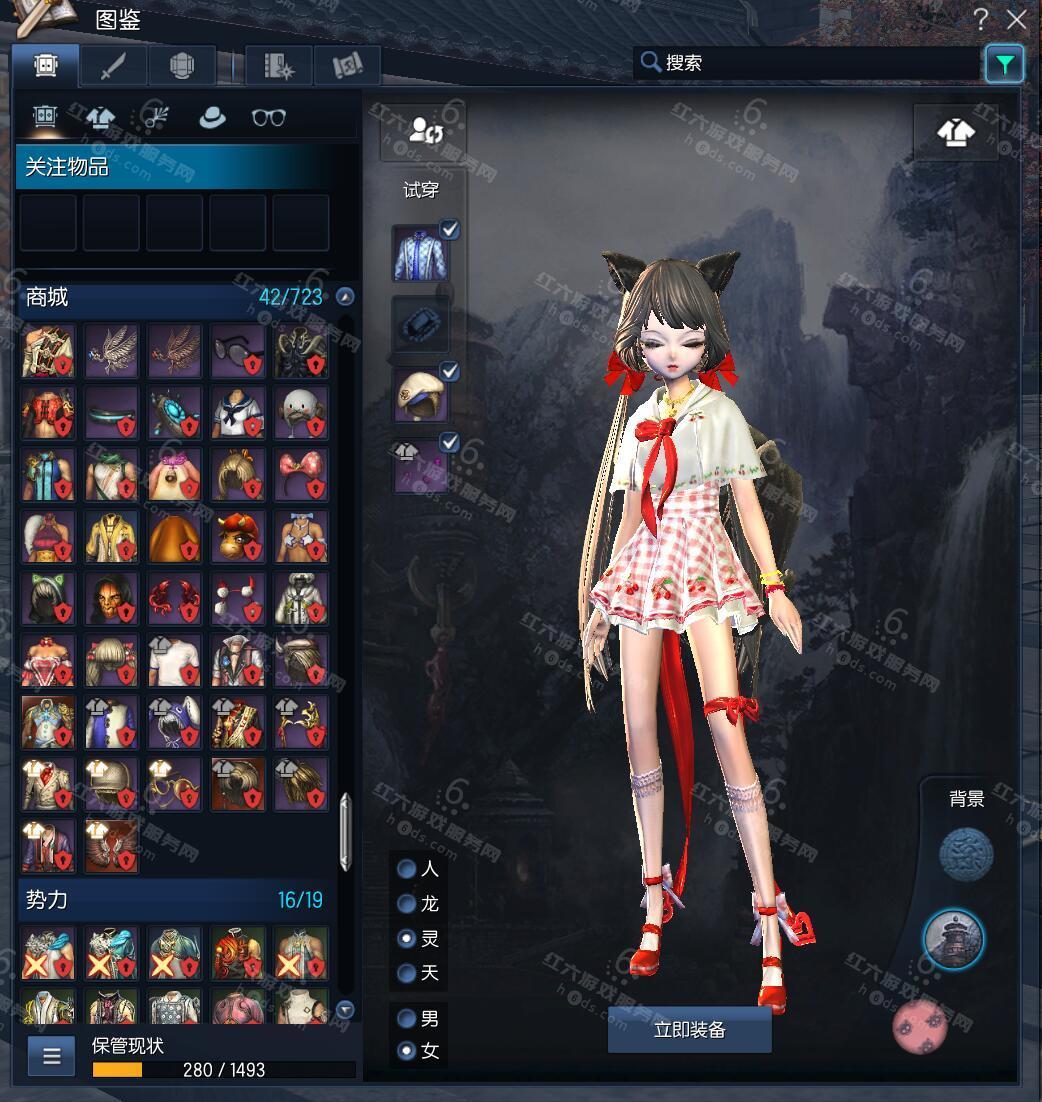This screenshot has height=1102, width=1042.
Task: Uncheck the blue jacket try-on slot
Action: pos(450,230)
